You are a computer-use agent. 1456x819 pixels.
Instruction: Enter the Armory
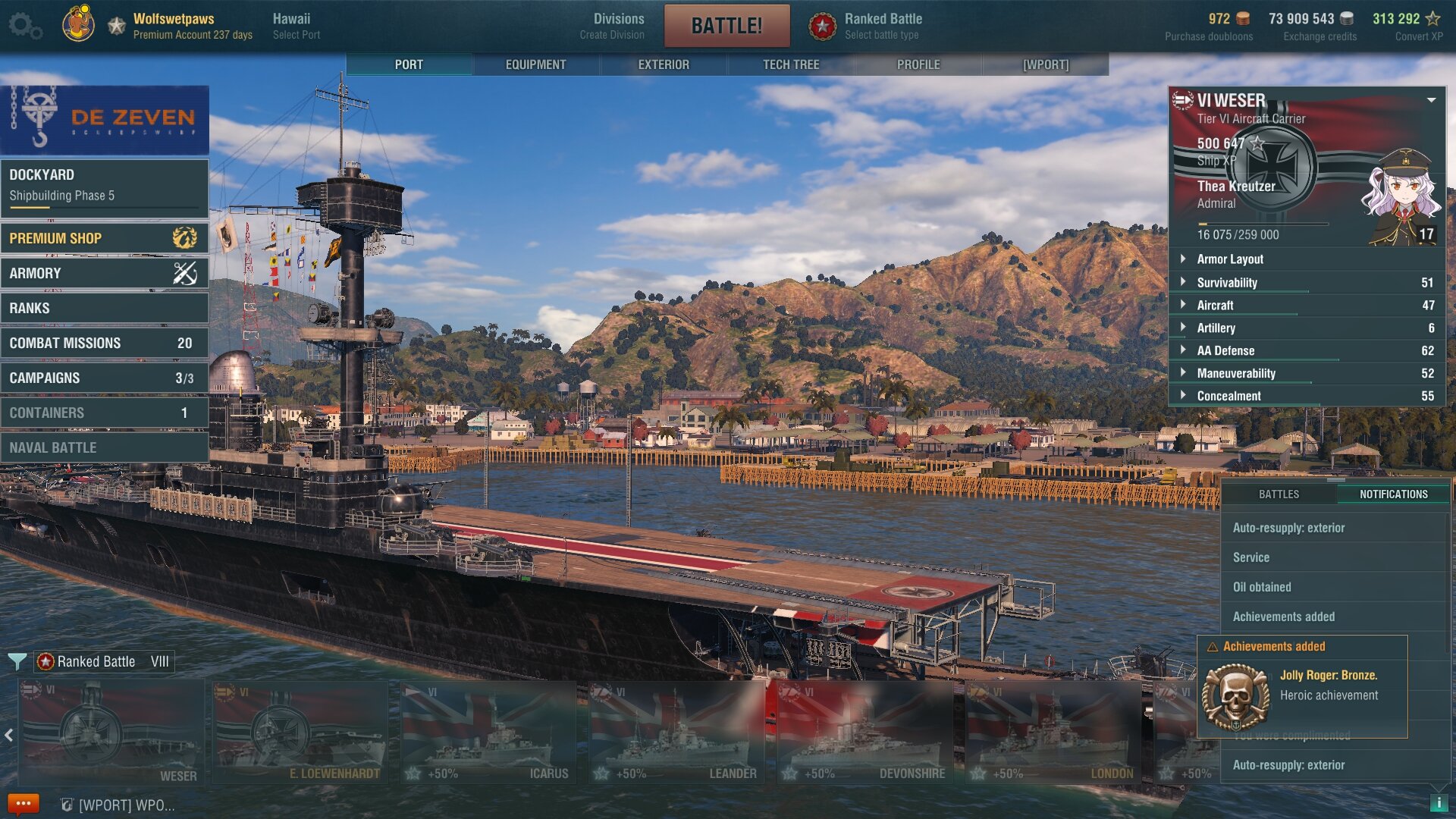[105, 273]
